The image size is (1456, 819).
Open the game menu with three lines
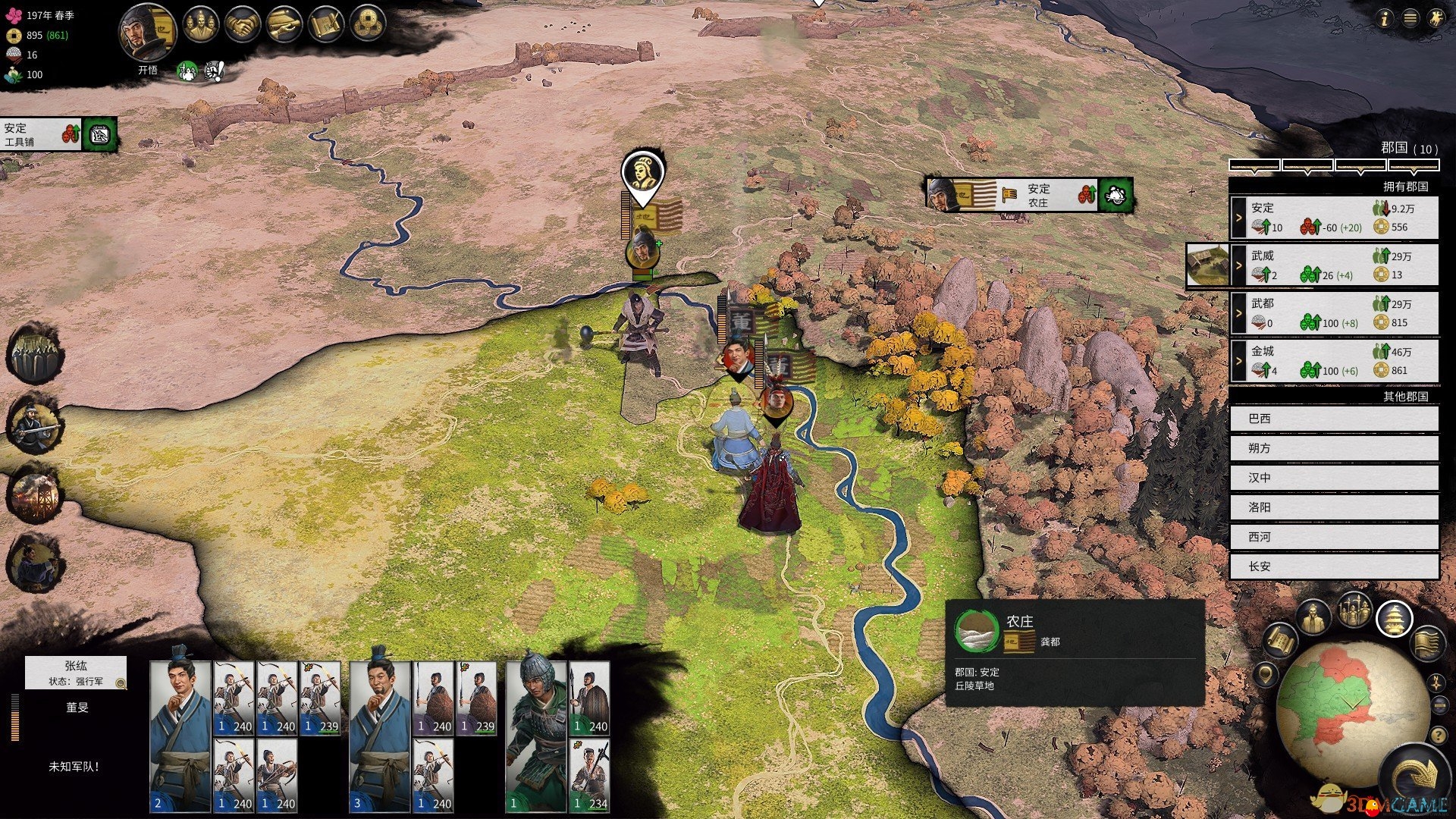1410,19
